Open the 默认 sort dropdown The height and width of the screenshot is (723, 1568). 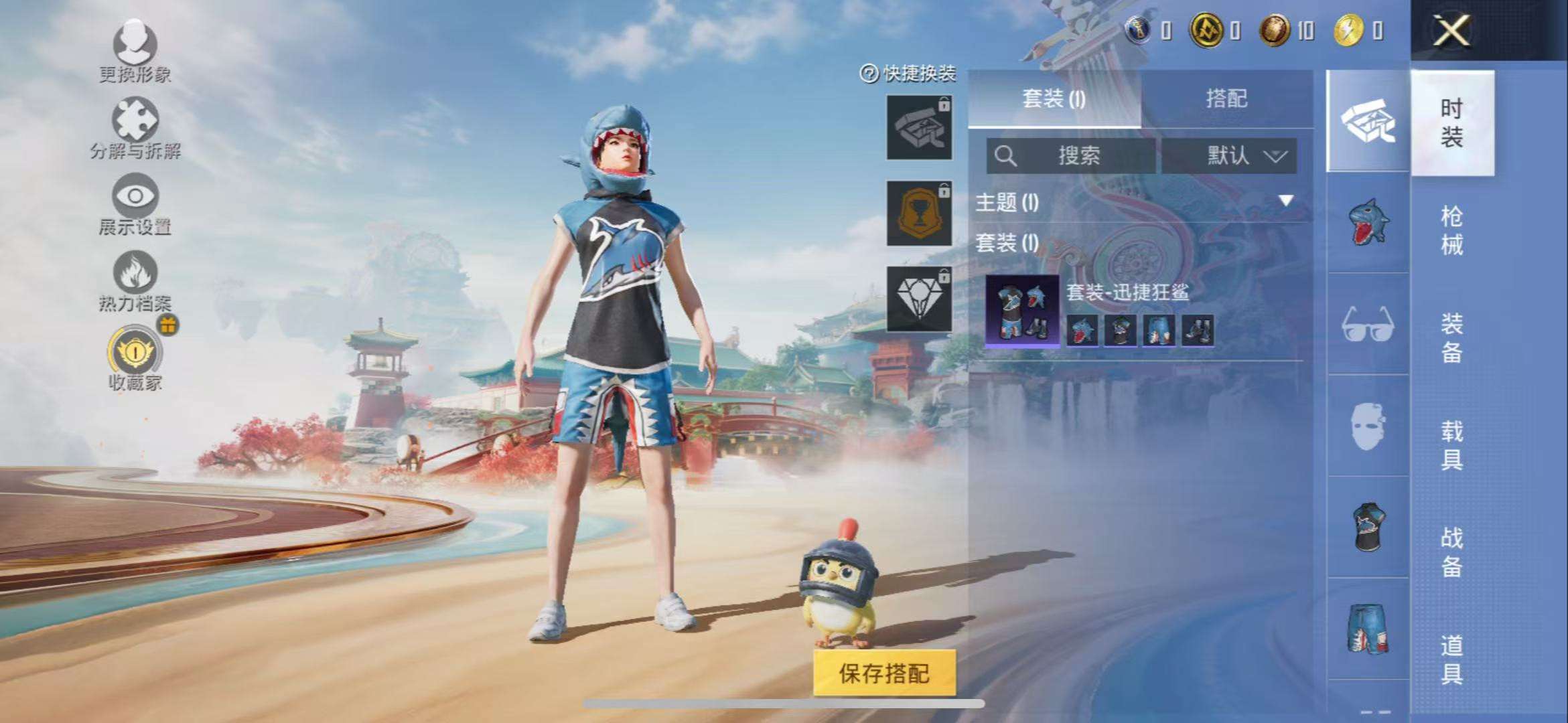[x=1229, y=156]
